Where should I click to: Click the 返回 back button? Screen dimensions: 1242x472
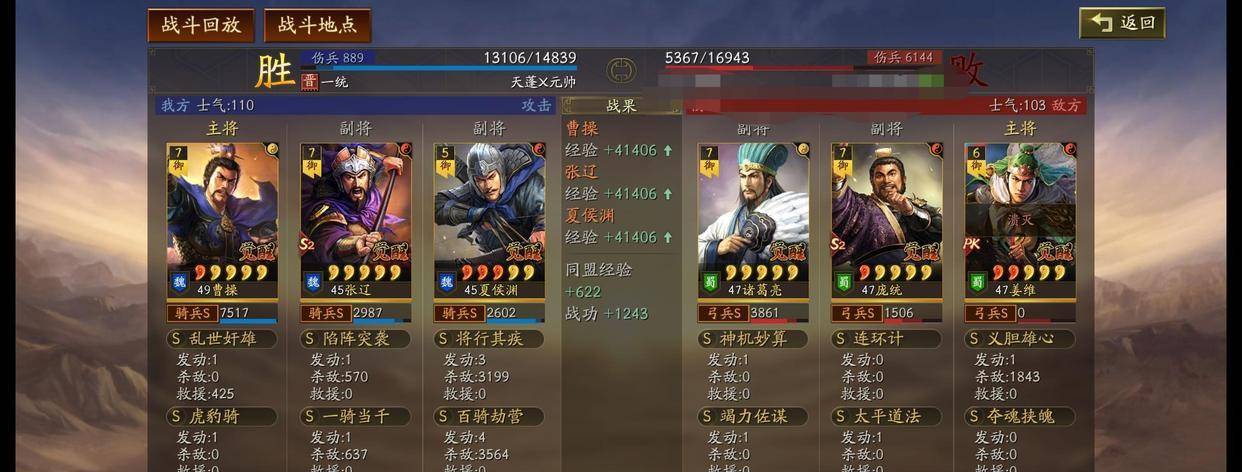coord(1121,23)
